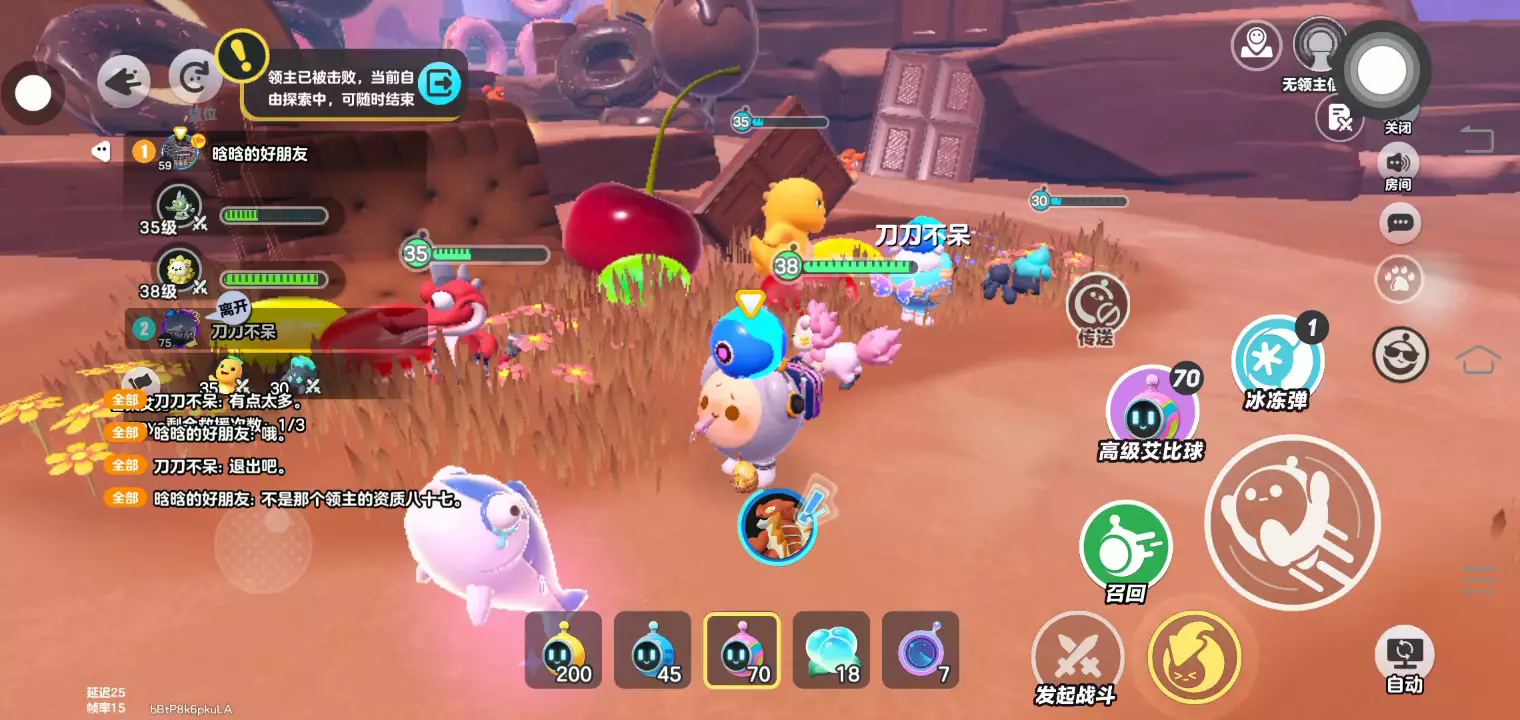Toggle the 房间 room voice speaker

pos(1397,163)
